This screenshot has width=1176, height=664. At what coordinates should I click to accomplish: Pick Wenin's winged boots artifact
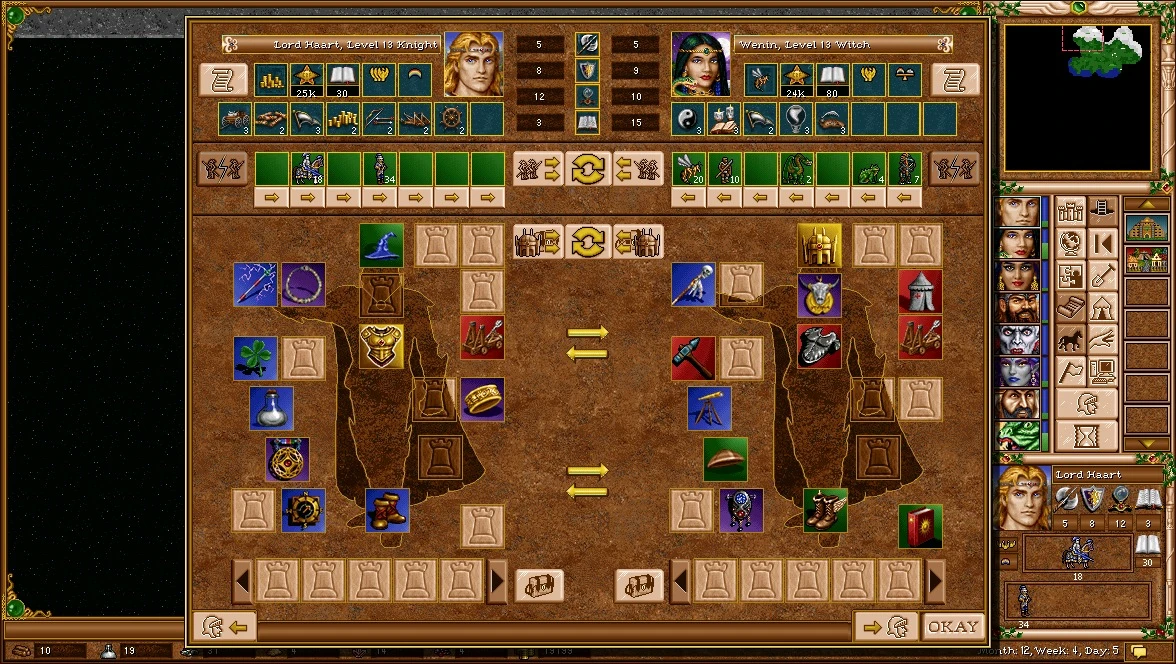point(825,510)
